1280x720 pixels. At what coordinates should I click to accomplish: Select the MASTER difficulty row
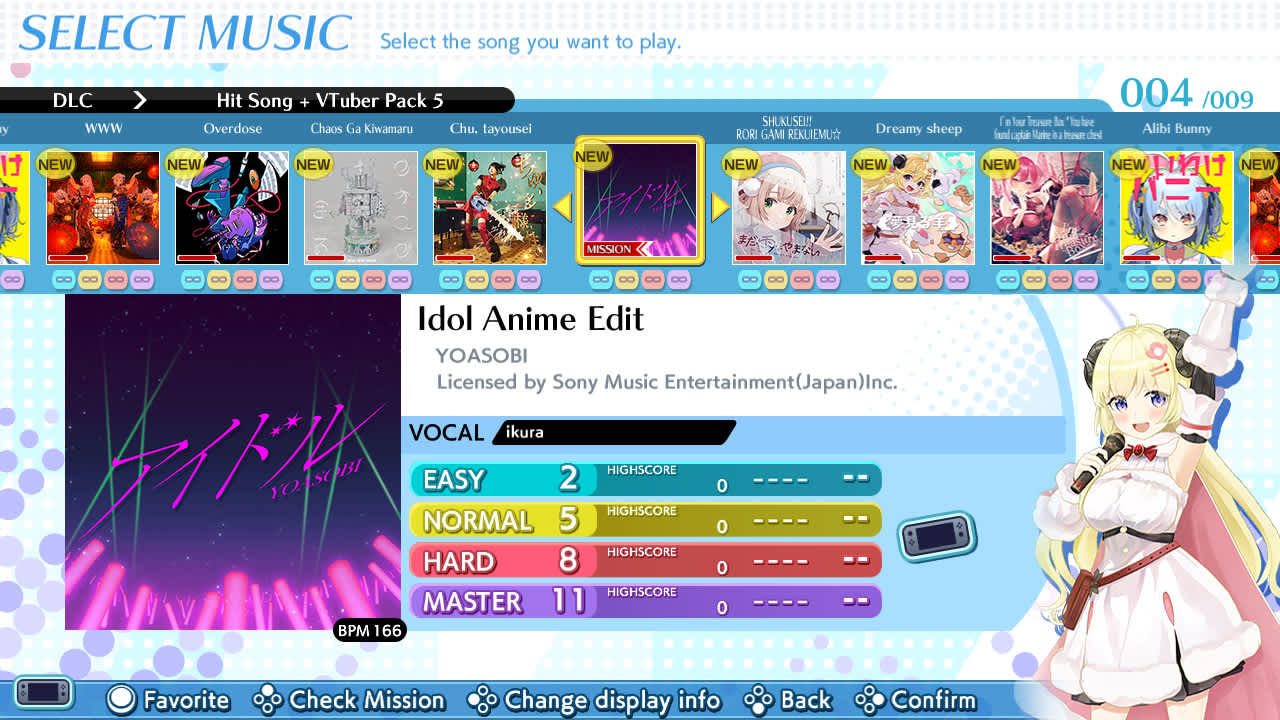click(x=645, y=600)
